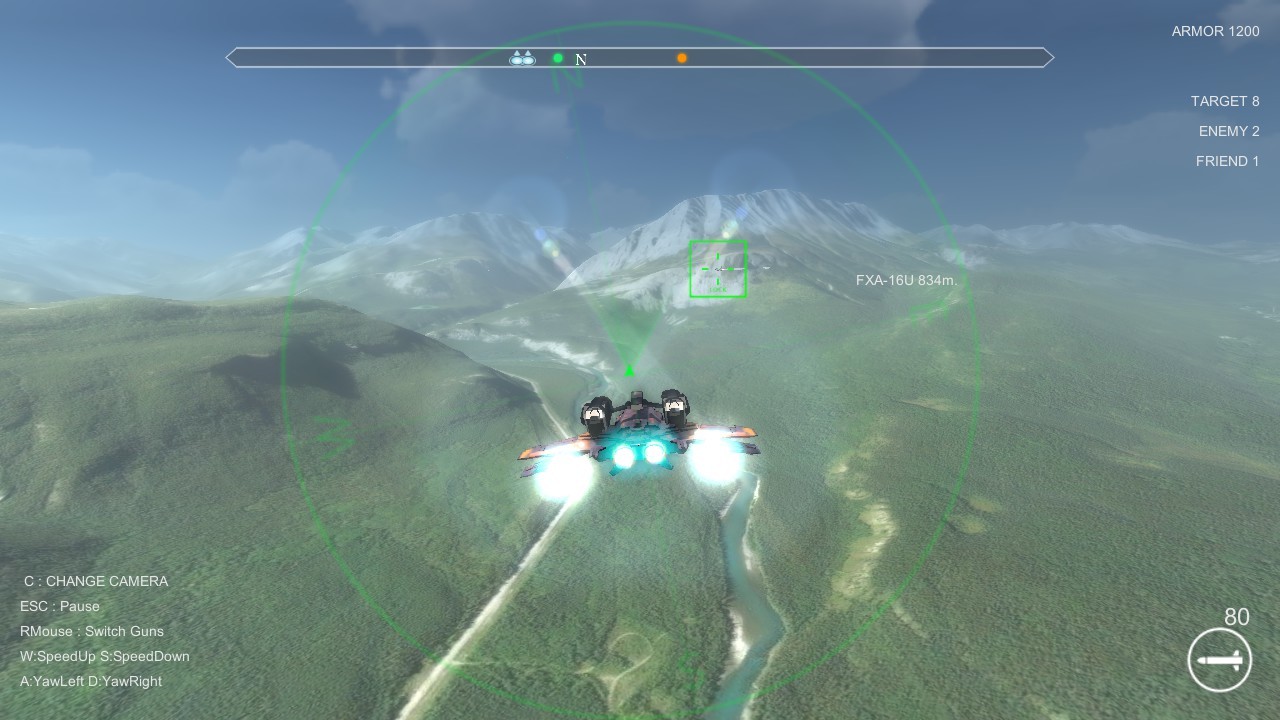Viewport: 1280px width, 720px height.
Task: Click the W SpeedUp S SpeedDown control hint
Action: tap(102, 656)
